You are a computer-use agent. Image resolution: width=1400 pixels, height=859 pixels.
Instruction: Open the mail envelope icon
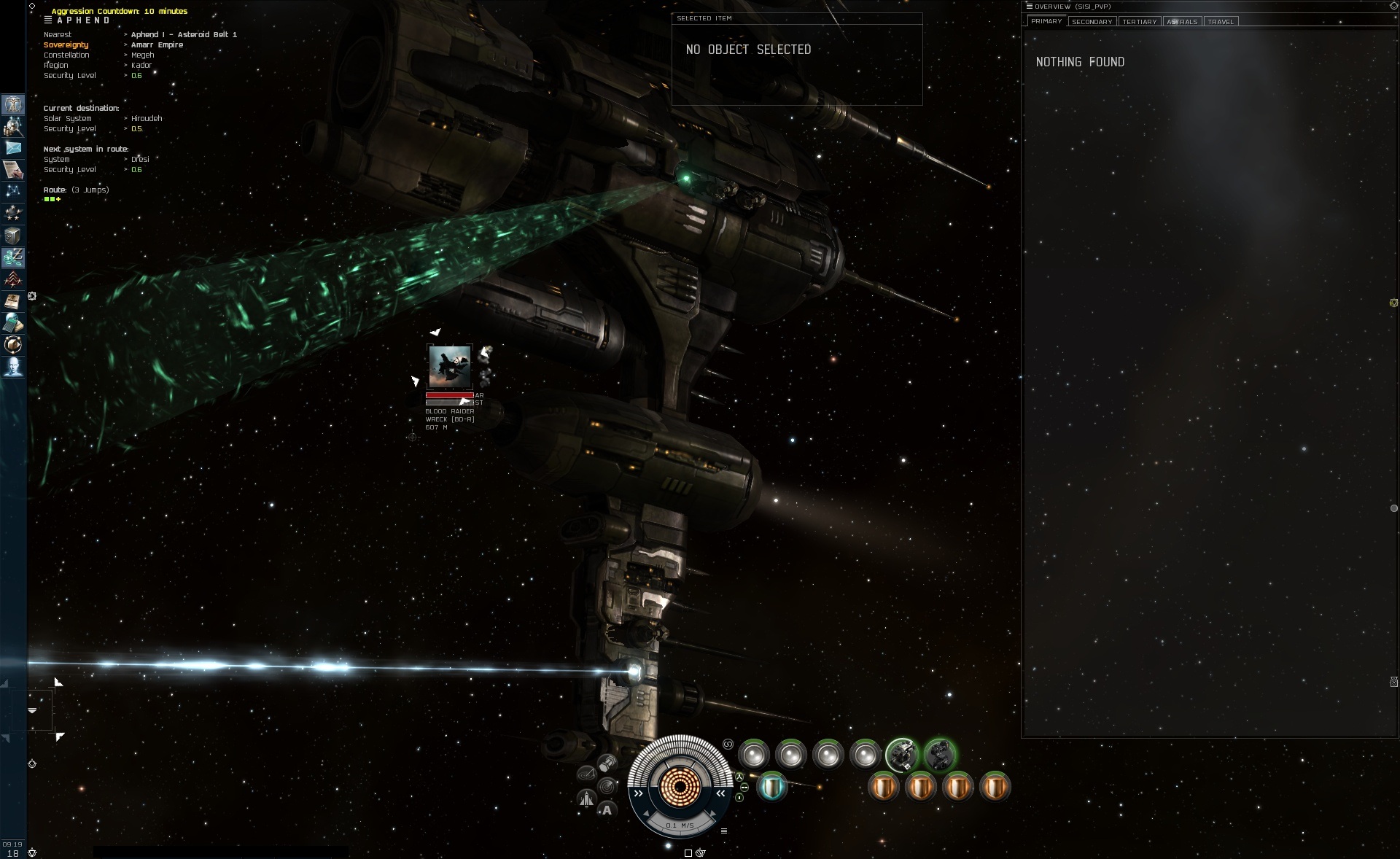click(13, 148)
